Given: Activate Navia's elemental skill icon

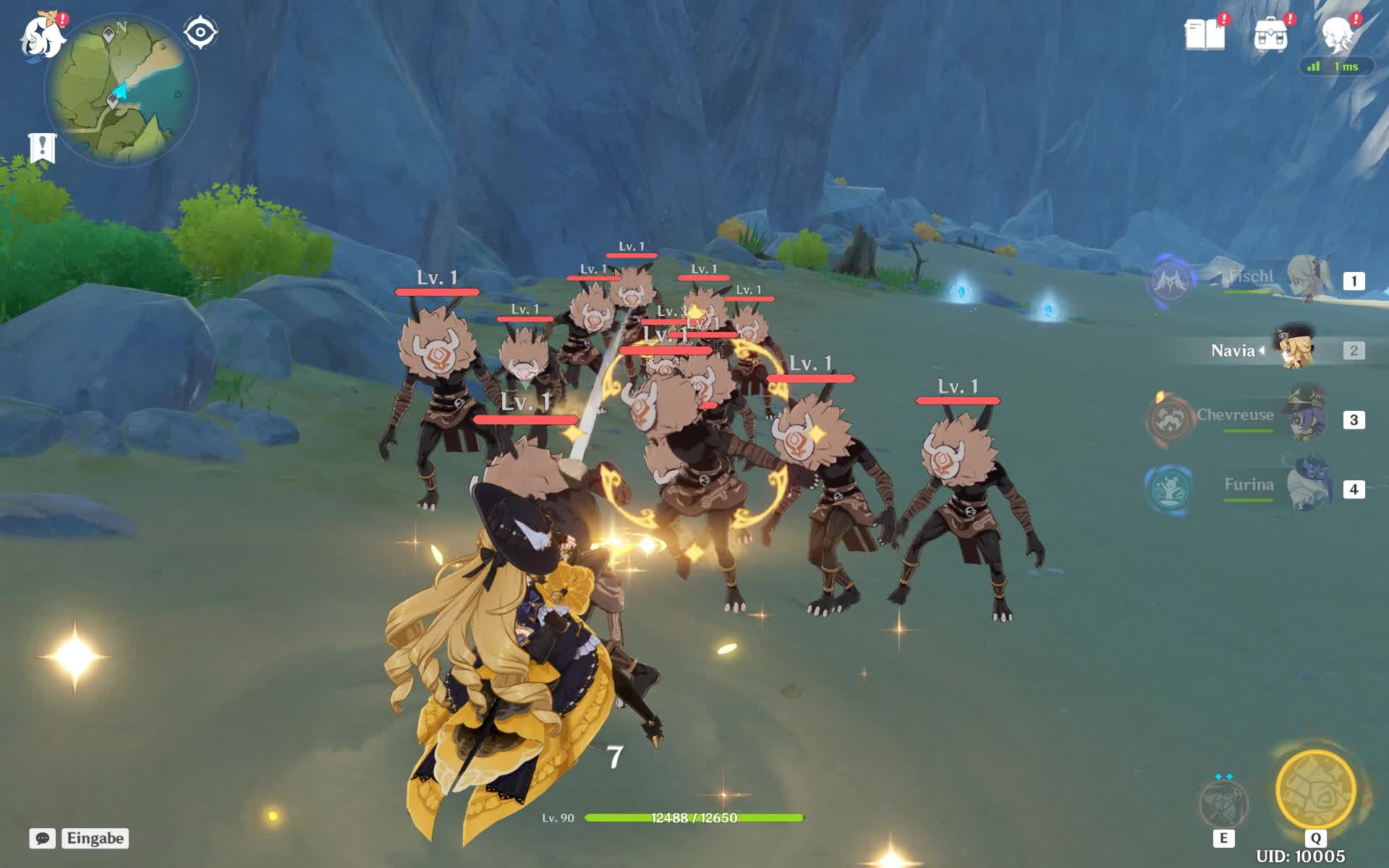Looking at the screenshot, I should [x=1223, y=803].
